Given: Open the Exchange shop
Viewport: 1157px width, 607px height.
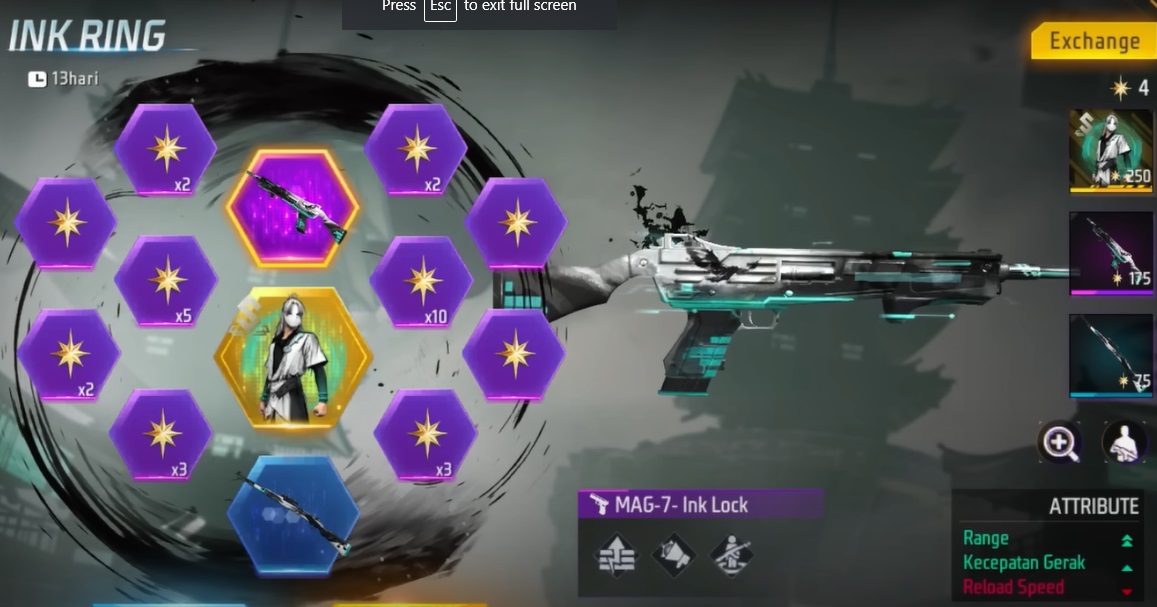Looking at the screenshot, I should click(x=1093, y=41).
